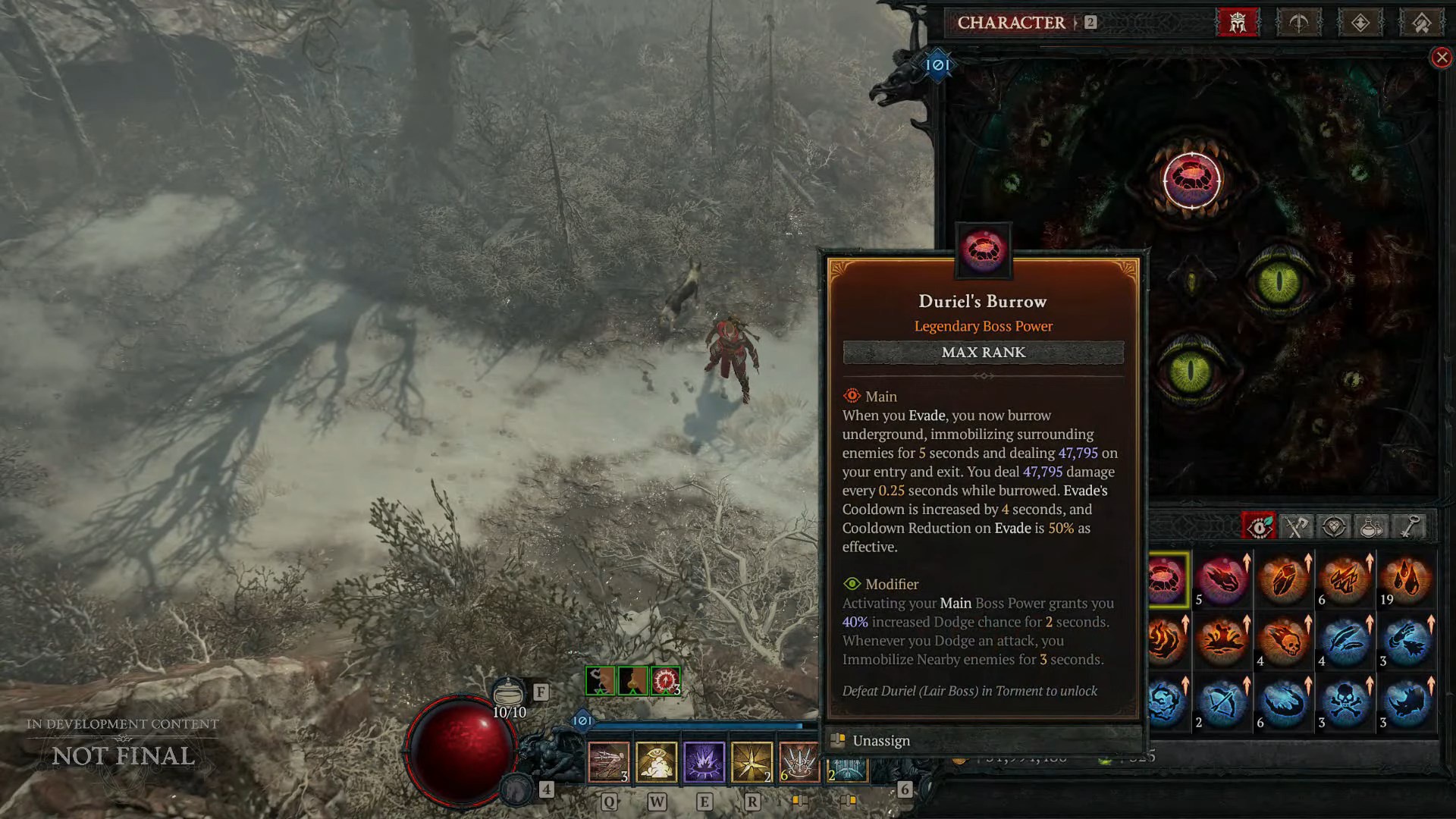1456x819 pixels.
Task: Switch to the scythe icon tab
Action: 1299,23
